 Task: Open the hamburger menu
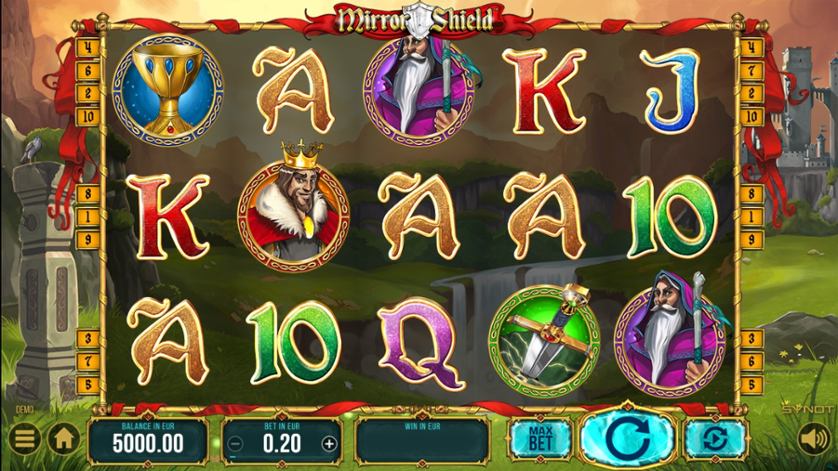point(26,438)
